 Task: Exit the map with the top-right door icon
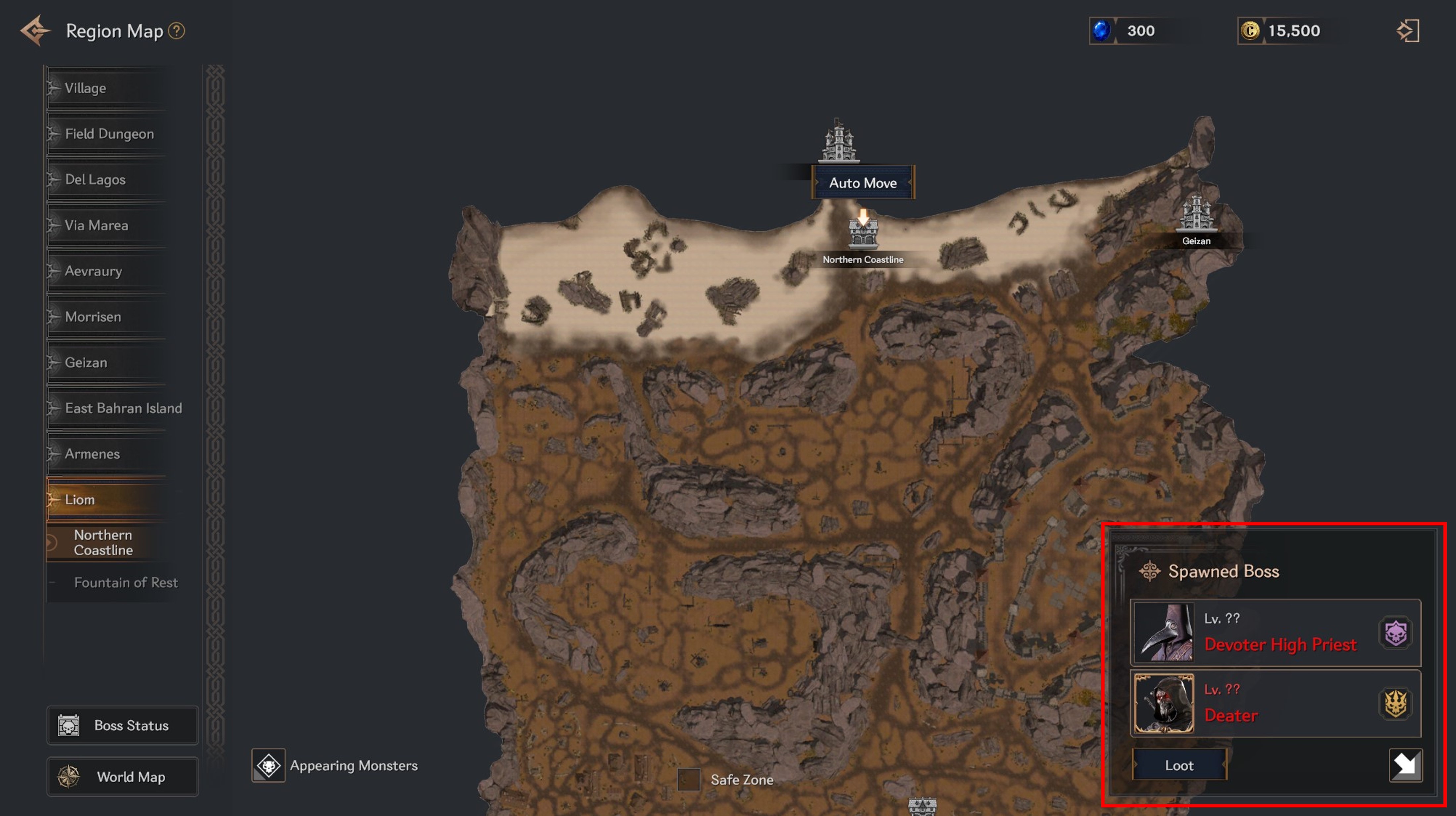click(1408, 30)
